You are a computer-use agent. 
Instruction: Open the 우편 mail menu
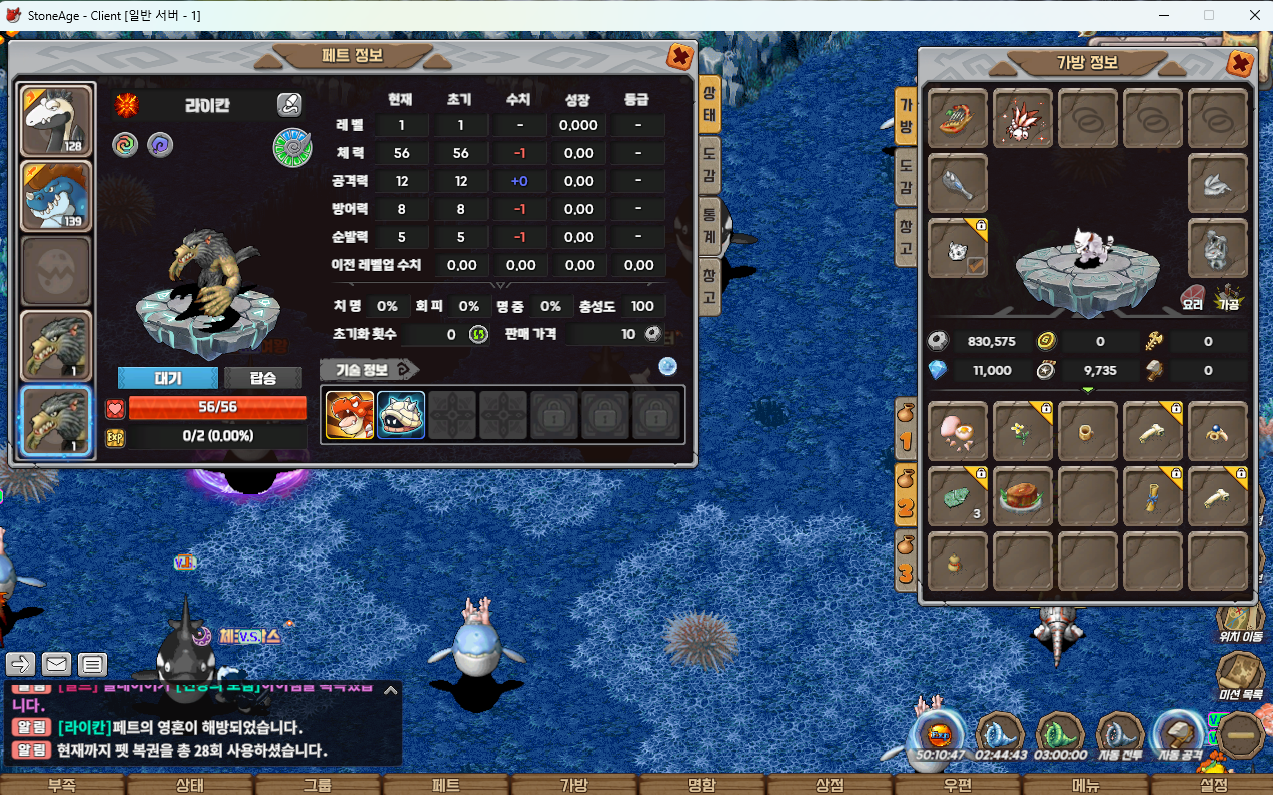[957, 785]
